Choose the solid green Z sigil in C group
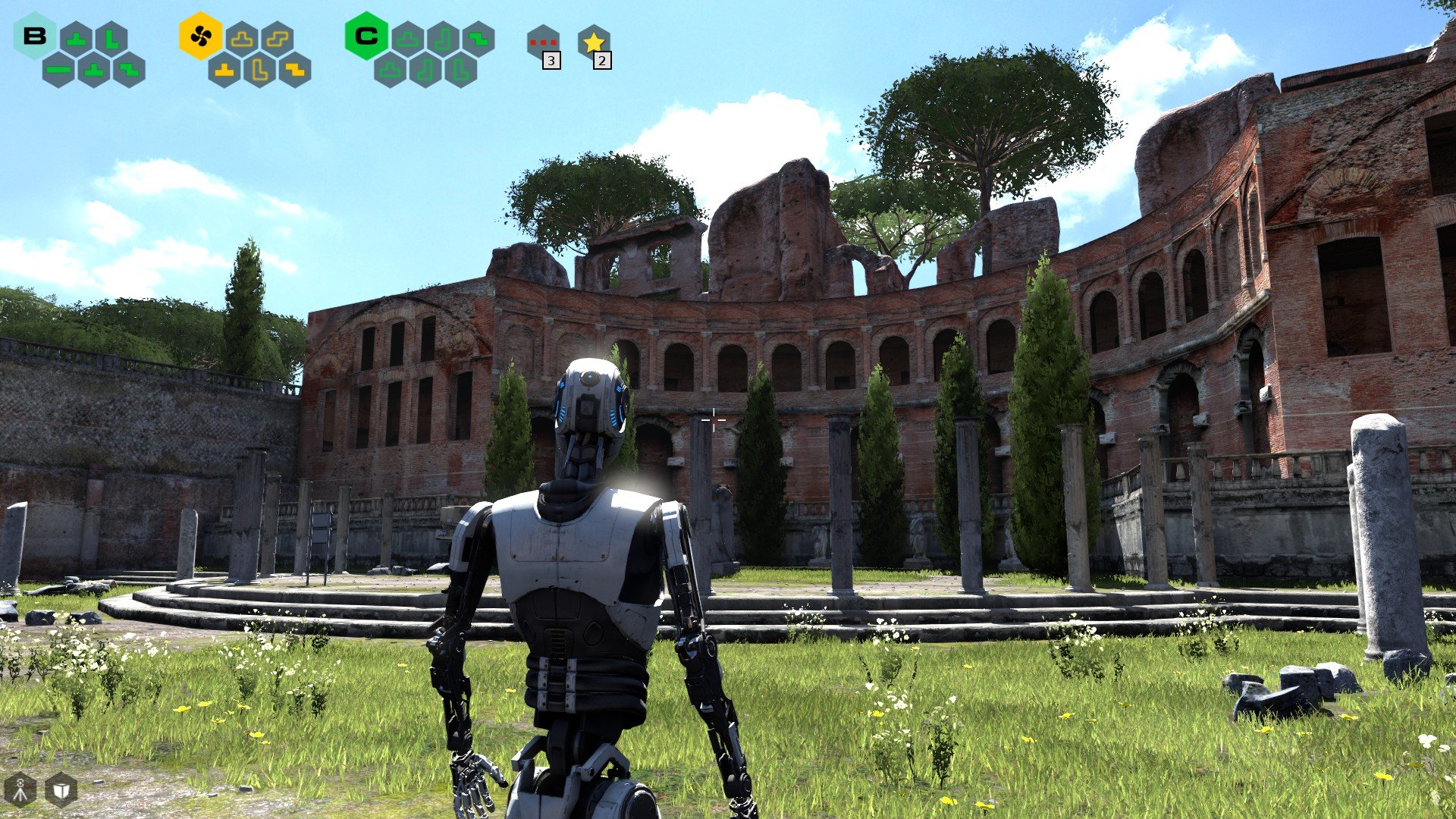Image resolution: width=1456 pixels, height=819 pixels. click(478, 39)
